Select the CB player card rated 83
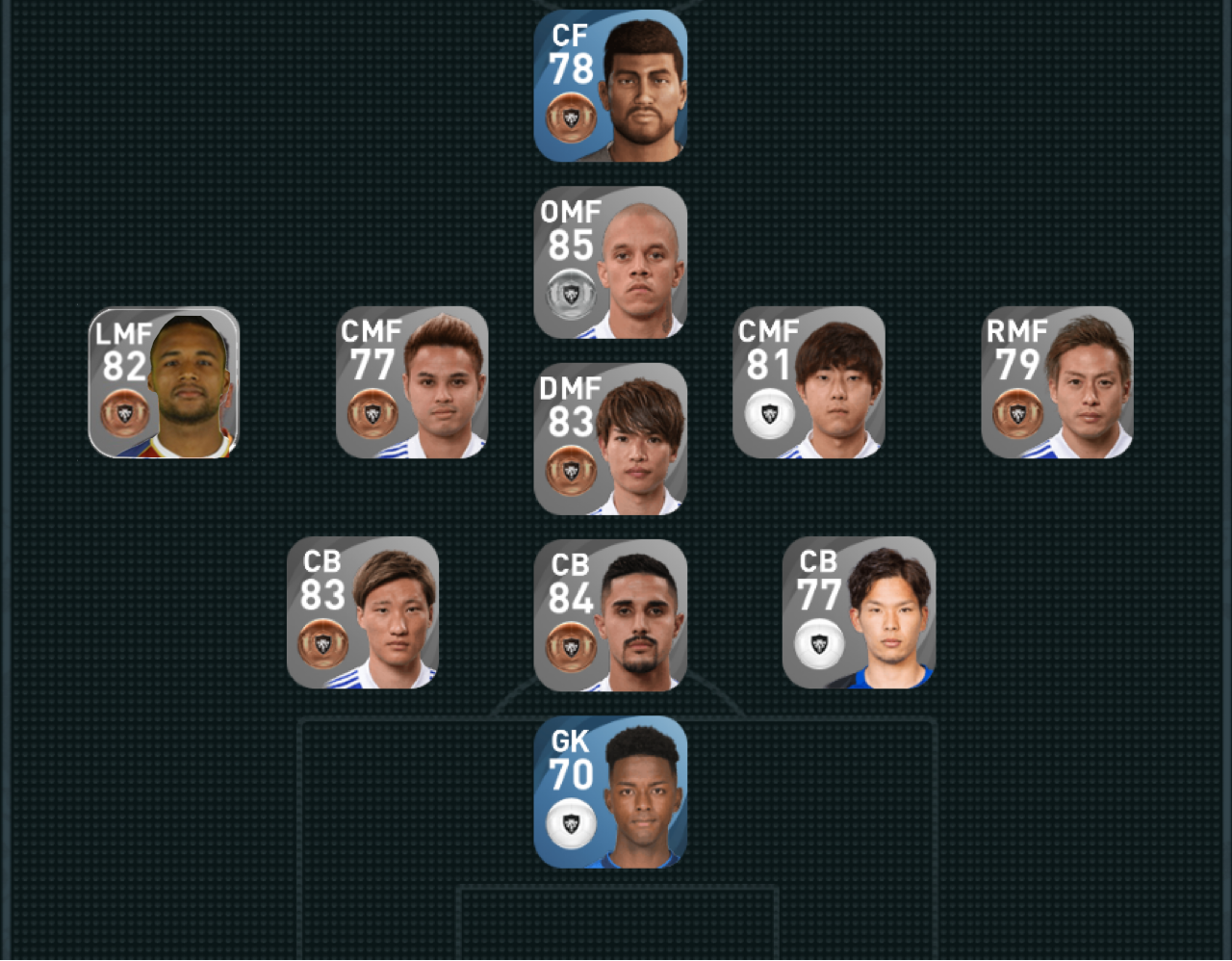This screenshot has width=1232, height=961. [x=363, y=612]
